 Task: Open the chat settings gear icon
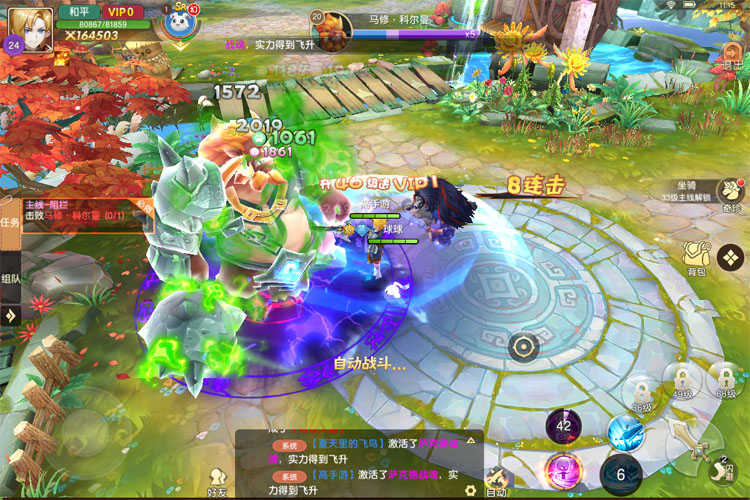(x=469, y=491)
